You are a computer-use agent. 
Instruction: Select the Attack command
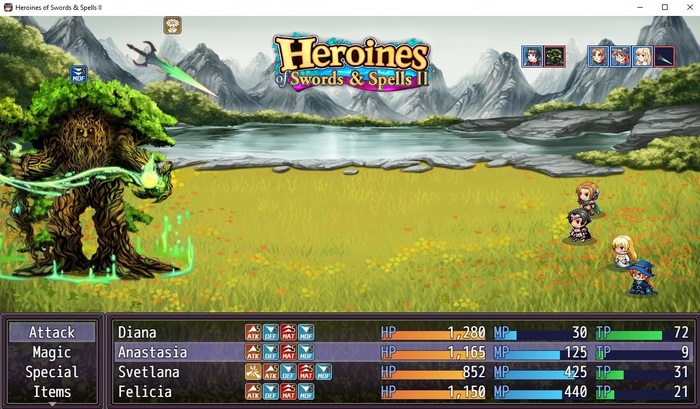pos(52,332)
